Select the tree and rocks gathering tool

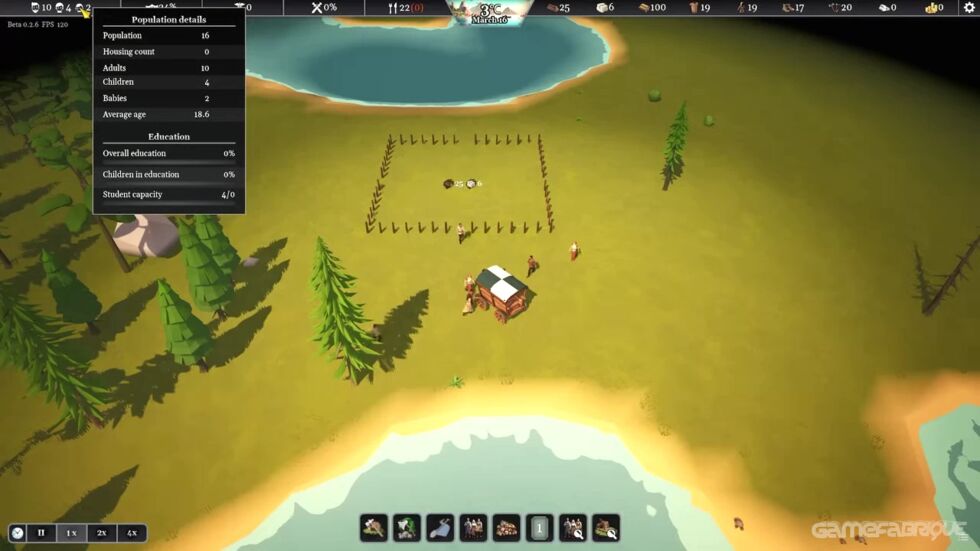(407, 528)
